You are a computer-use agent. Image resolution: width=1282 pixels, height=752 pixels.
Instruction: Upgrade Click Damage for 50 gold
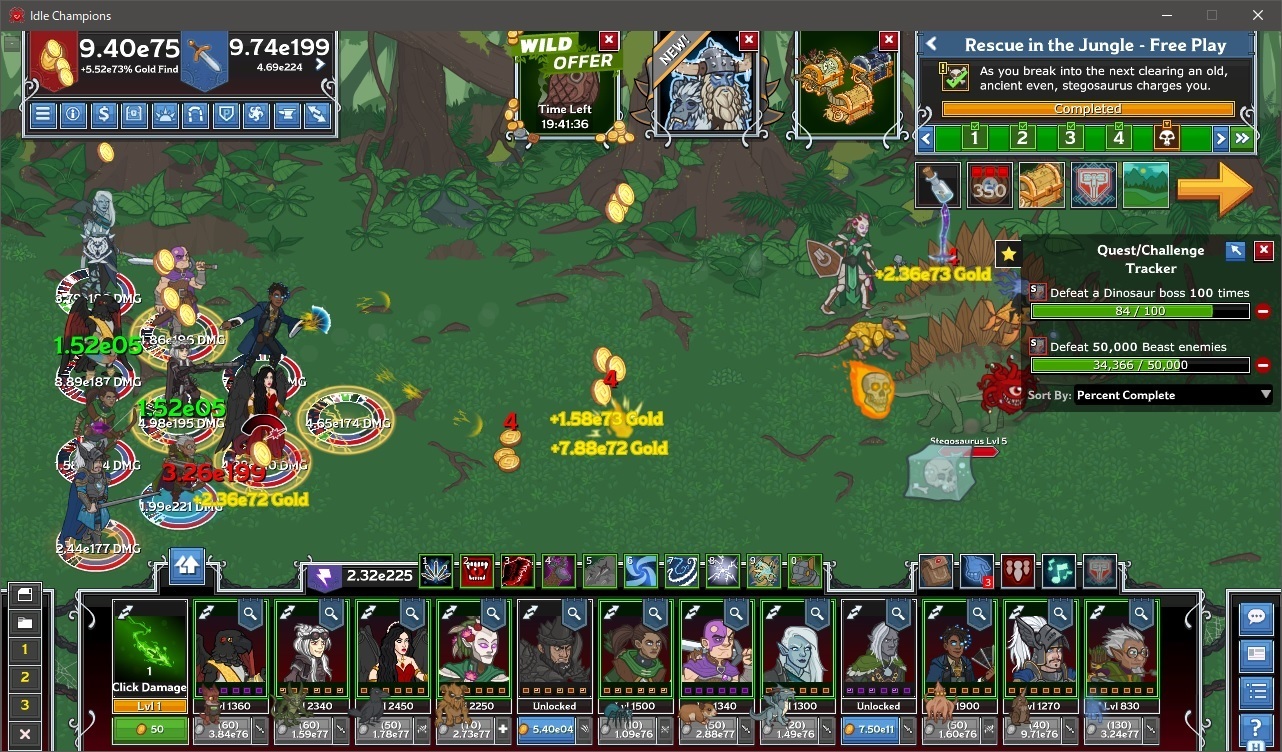coord(150,730)
